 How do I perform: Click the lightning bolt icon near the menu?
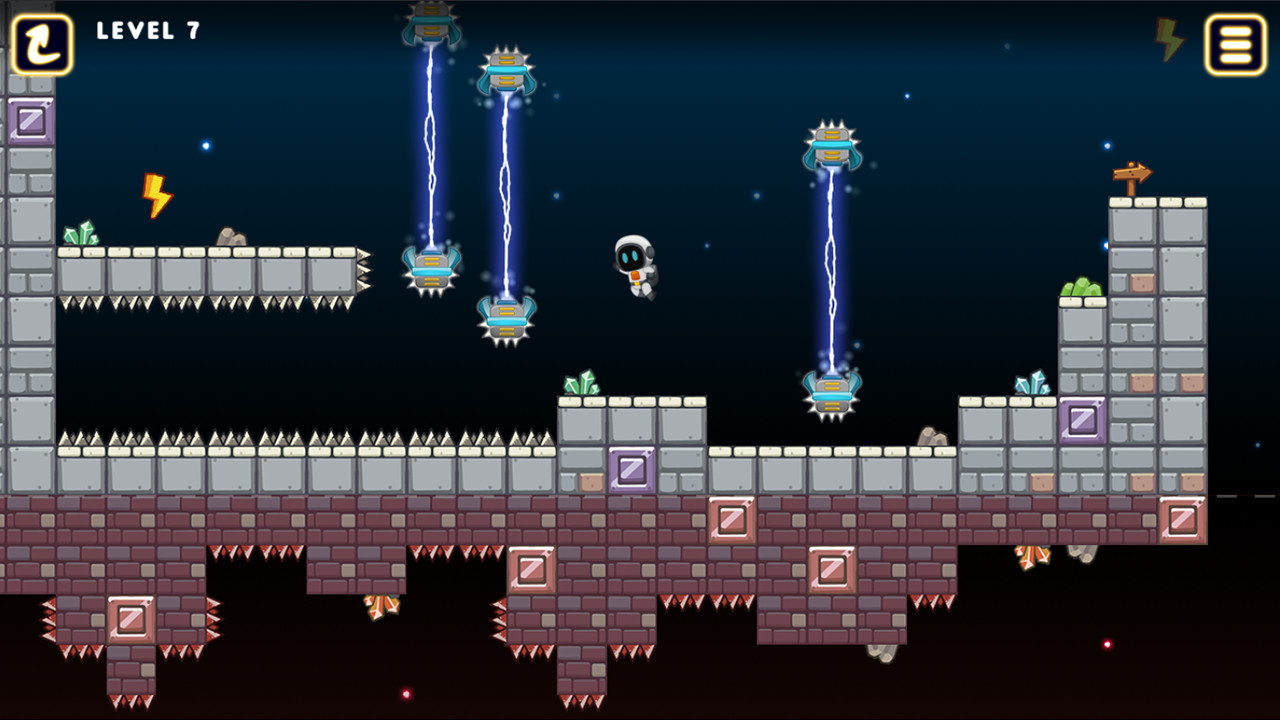(1170, 40)
